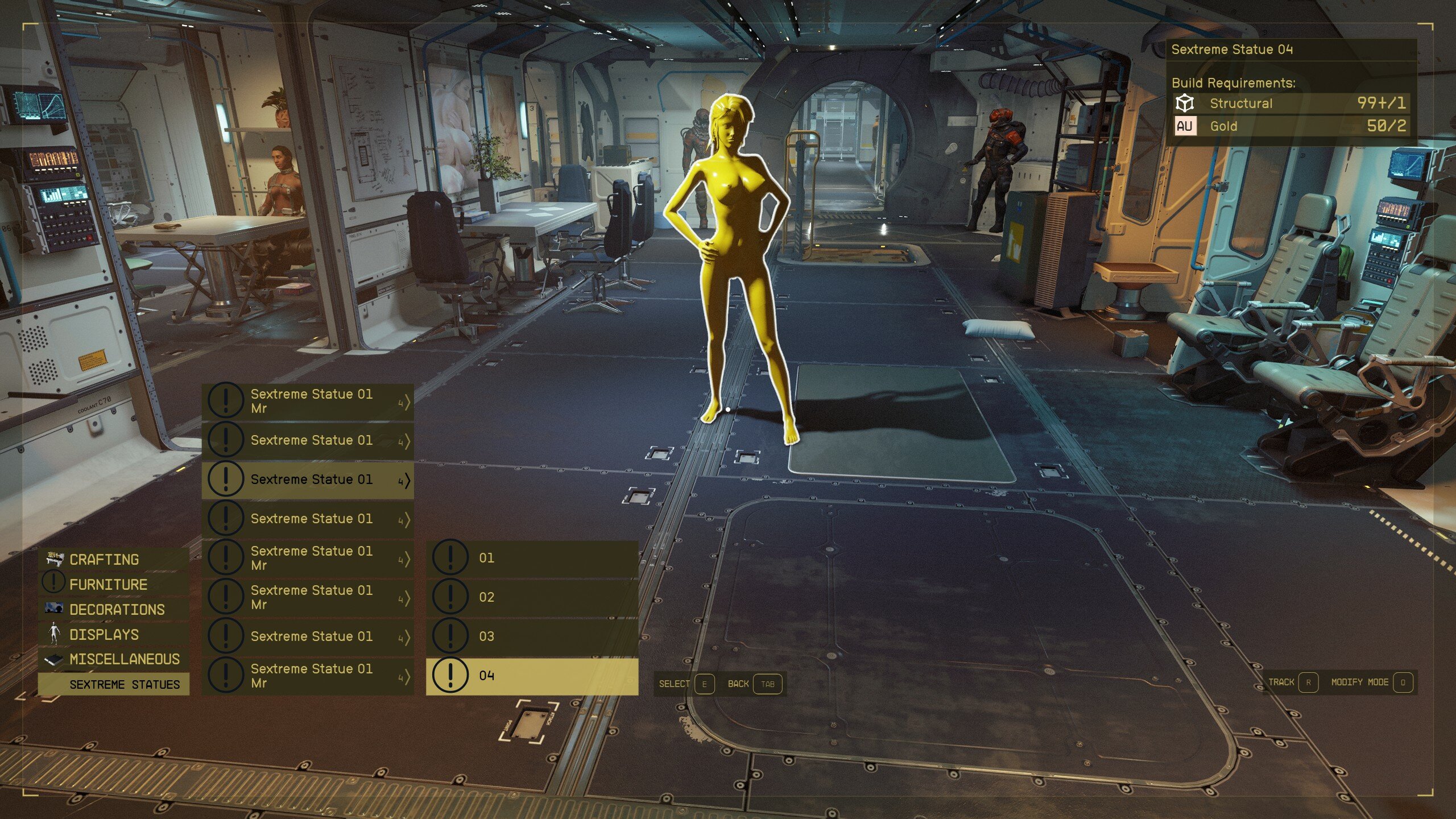Select the Crafting hammer icon

coord(53,559)
